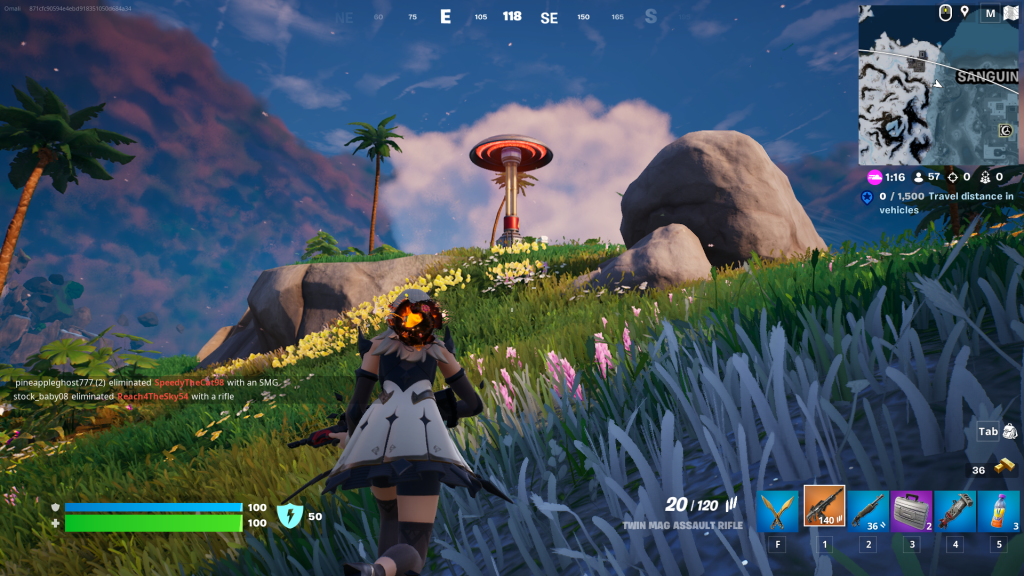This screenshot has width=1024, height=576.
Task: Click the map marker pin icon
Action: (x=965, y=12)
